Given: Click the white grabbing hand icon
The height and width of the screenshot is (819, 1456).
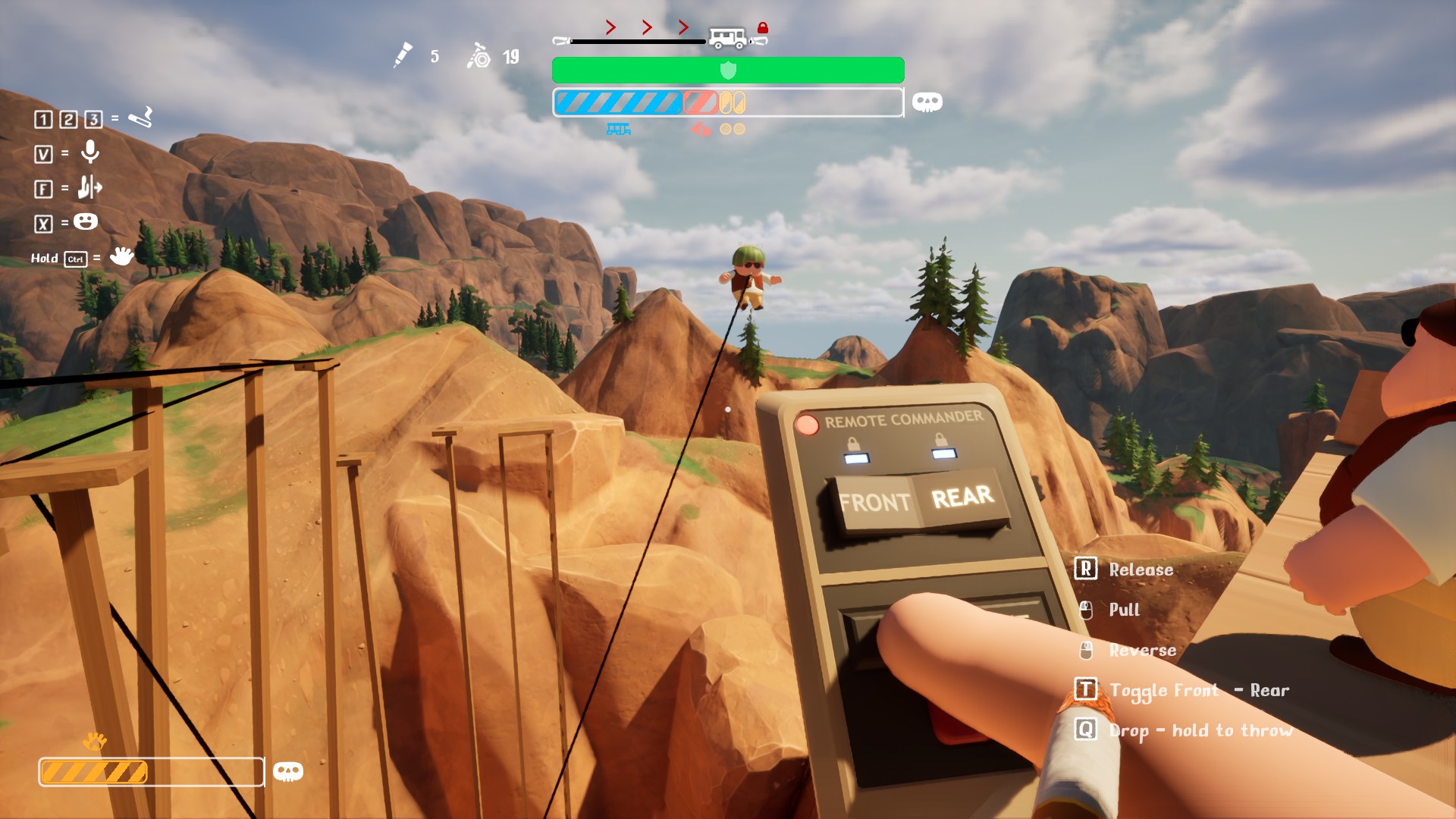Looking at the screenshot, I should (x=121, y=256).
